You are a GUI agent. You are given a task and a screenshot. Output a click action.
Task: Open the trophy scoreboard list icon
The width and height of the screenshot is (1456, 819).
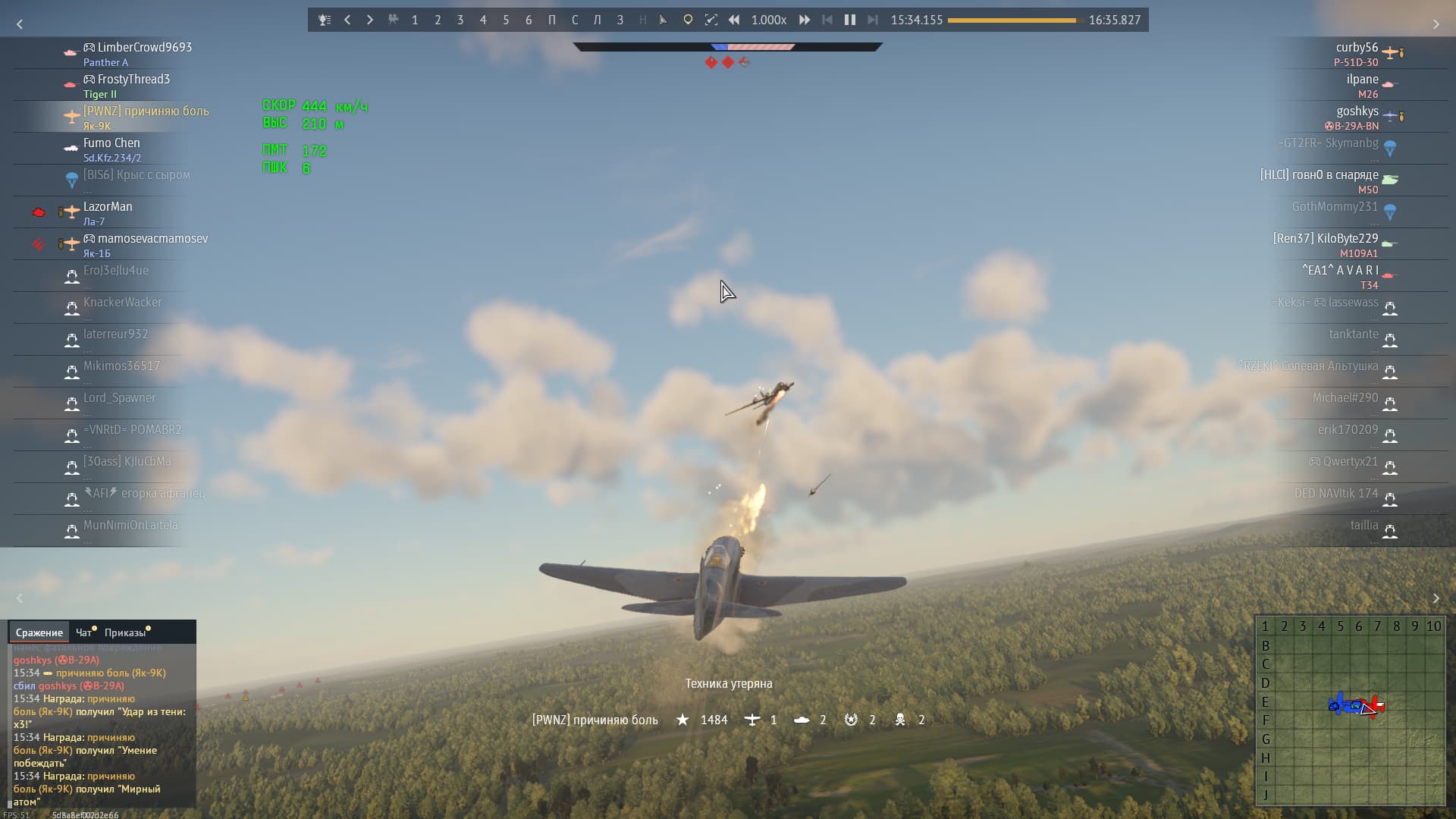click(x=325, y=20)
